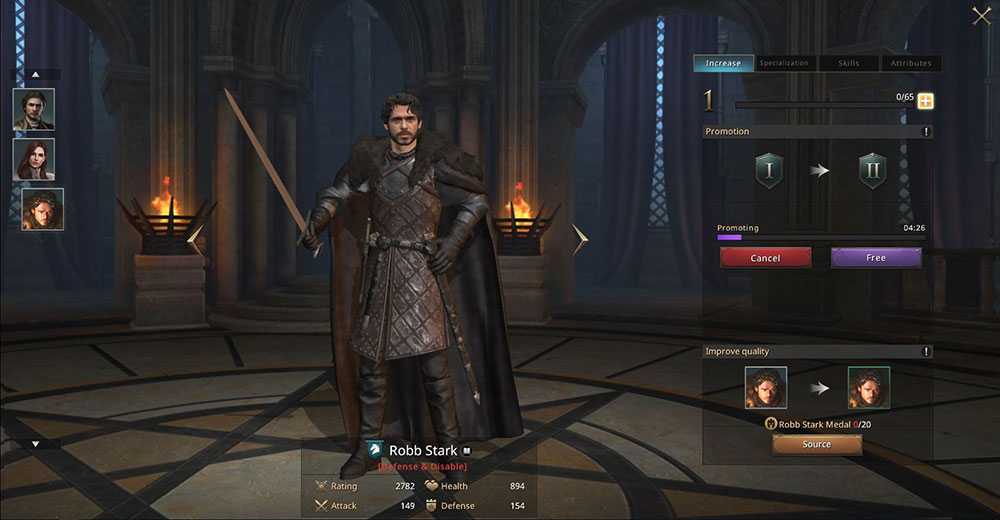Click the upgraded Robb Stark quality portrait
Viewport: 1000px width, 520px height.
868,388
